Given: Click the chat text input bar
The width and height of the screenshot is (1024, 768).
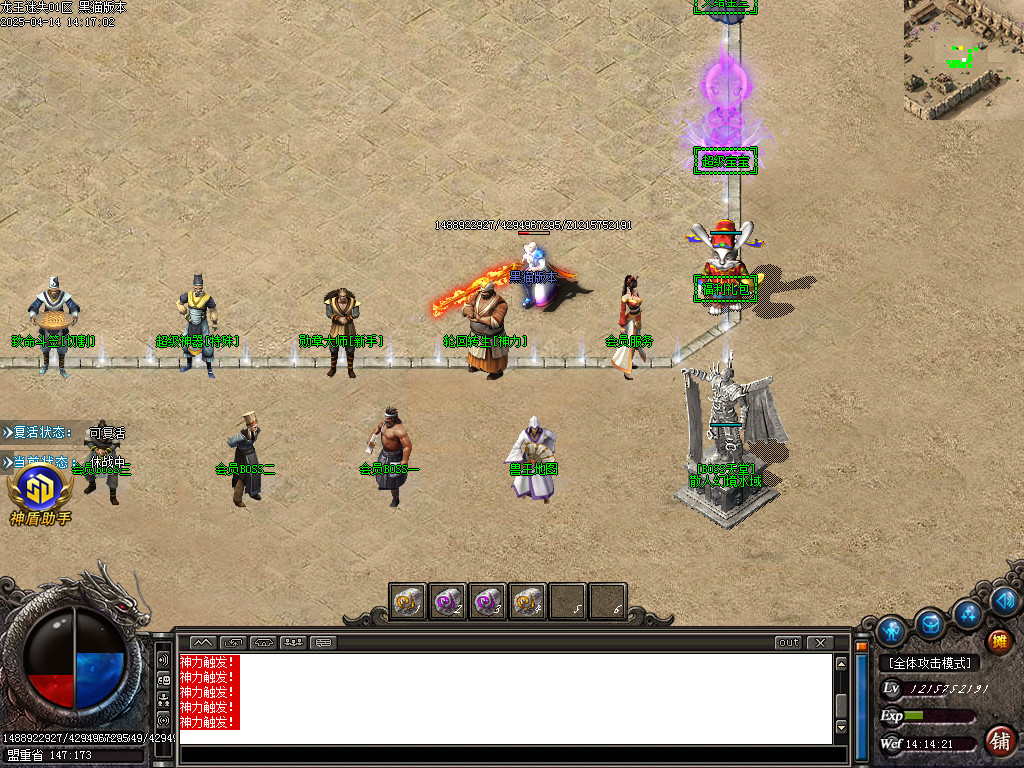Looking at the screenshot, I should 505,755.
